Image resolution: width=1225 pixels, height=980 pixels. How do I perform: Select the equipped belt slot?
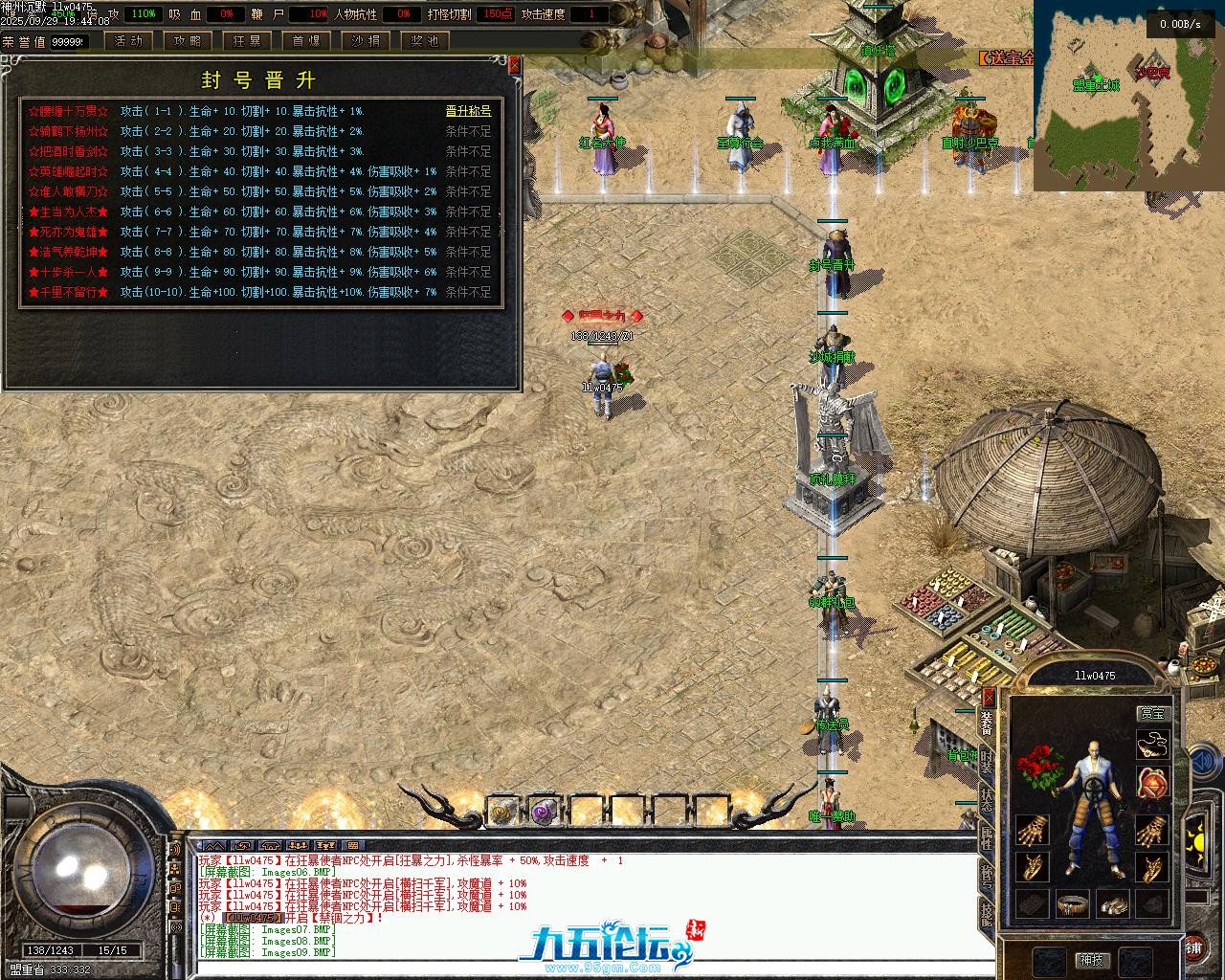1075,903
